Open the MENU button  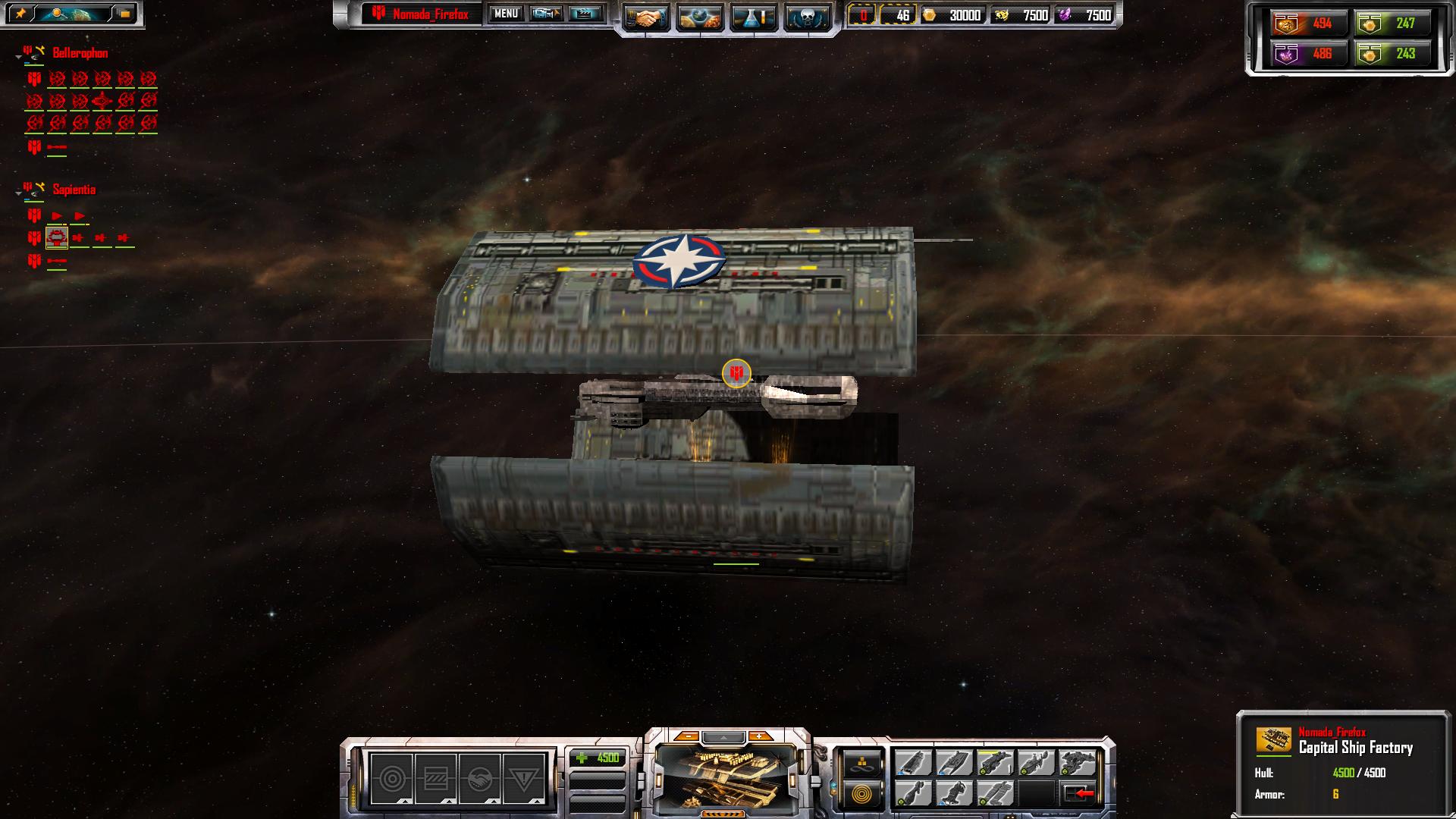(x=506, y=14)
